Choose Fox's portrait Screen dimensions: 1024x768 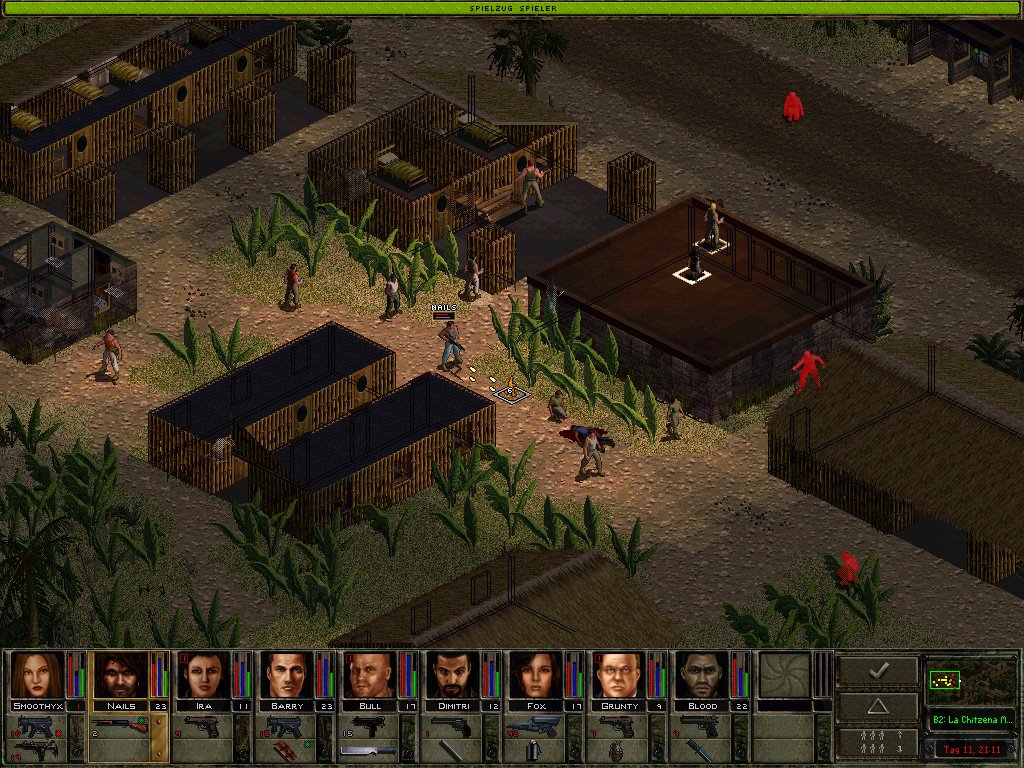(535, 675)
